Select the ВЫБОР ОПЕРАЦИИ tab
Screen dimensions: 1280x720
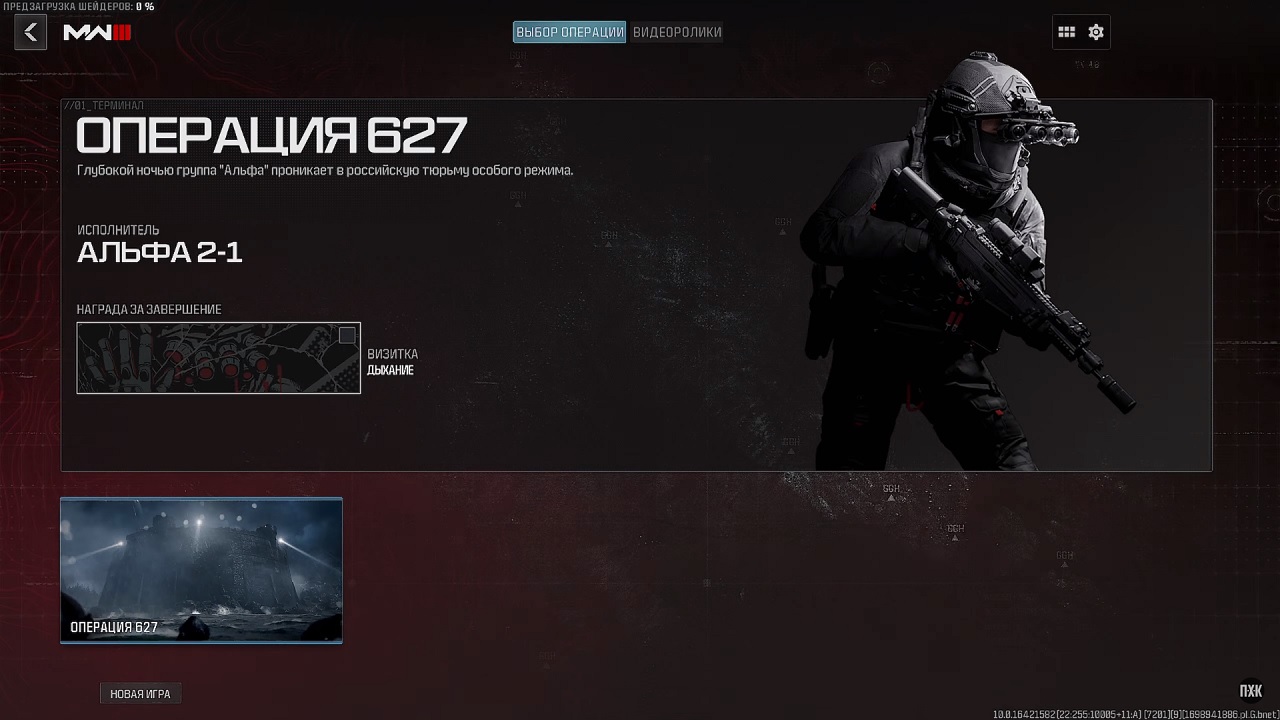point(568,31)
